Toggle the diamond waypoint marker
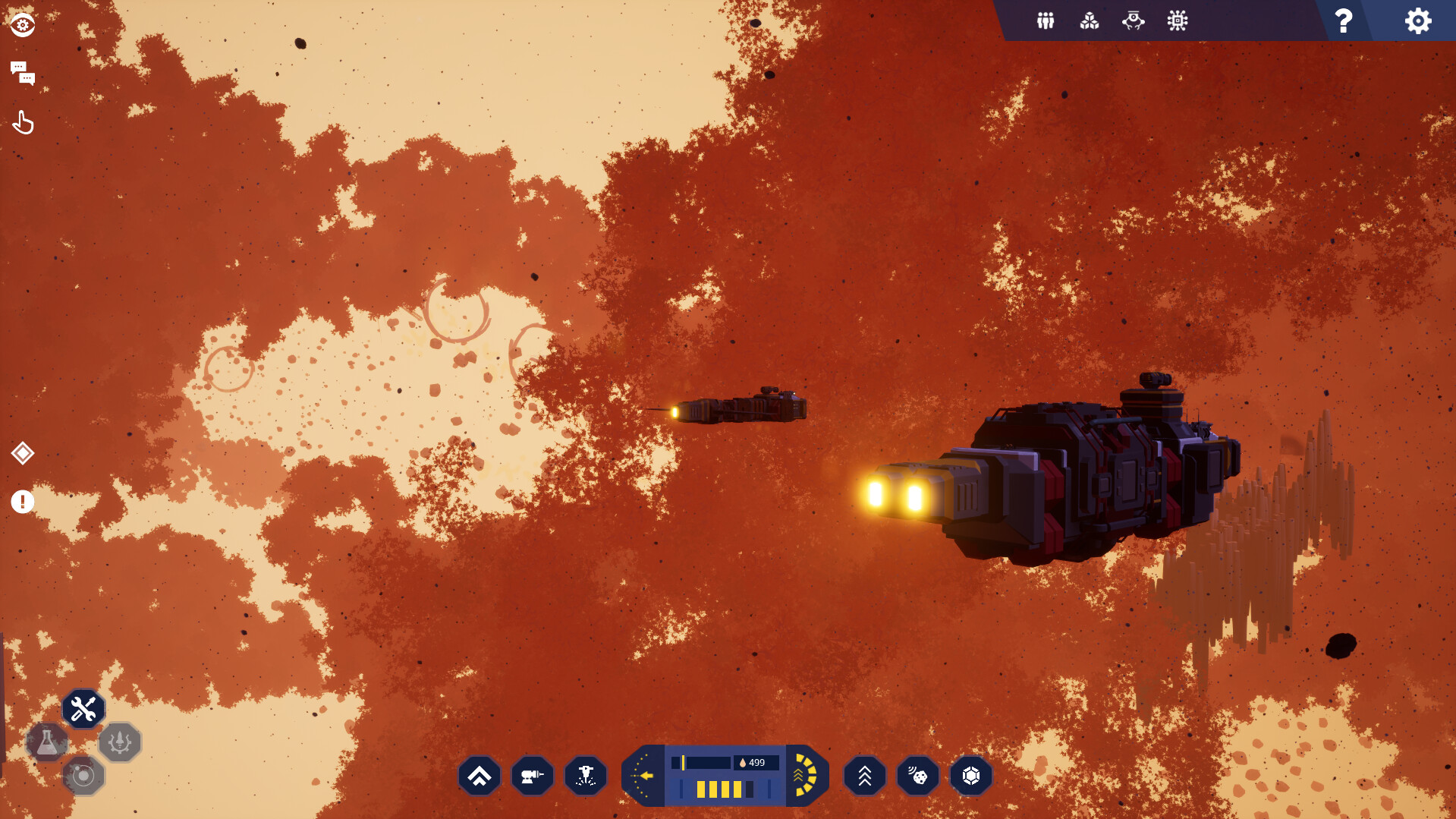 click(x=23, y=453)
